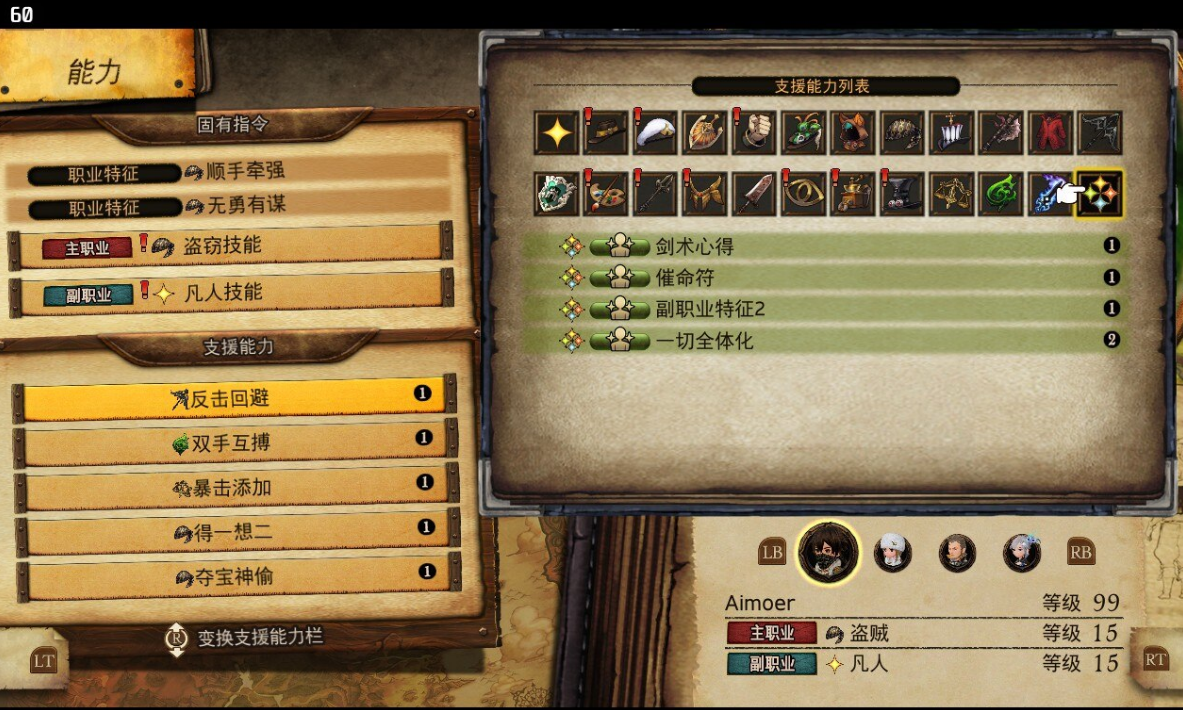Viewport: 1183px width, 710px height.
Task: Select the clenched fist job icon
Action: click(753, 133)
